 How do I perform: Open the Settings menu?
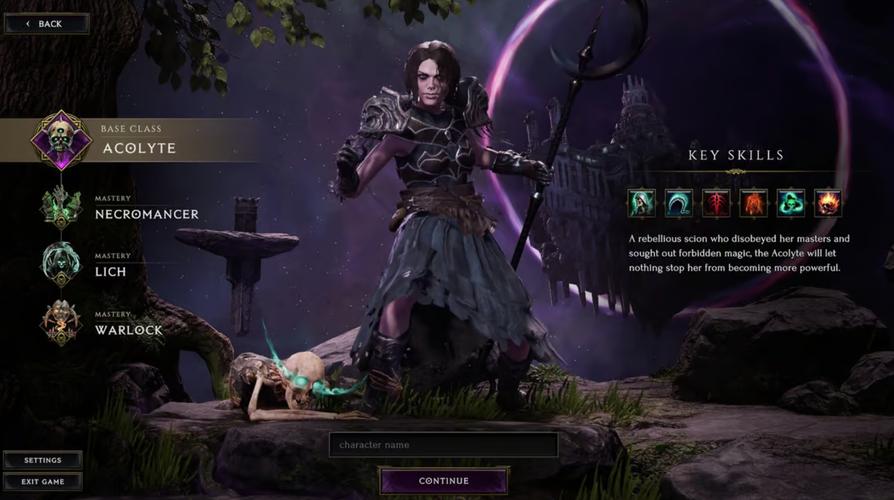[x=42, y=460]
